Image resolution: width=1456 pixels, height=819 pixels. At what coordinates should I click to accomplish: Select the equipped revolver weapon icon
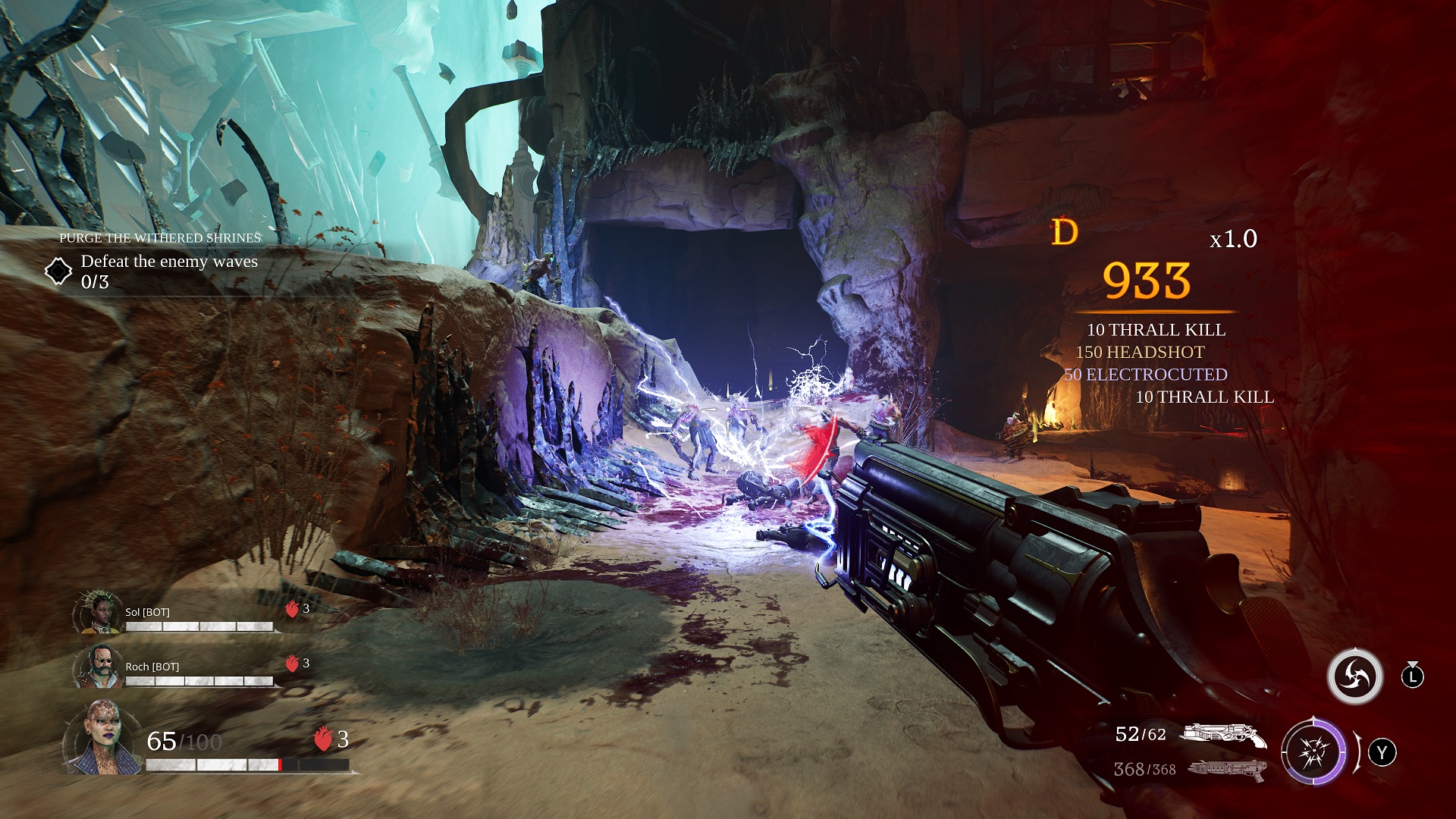(1224, 735)
